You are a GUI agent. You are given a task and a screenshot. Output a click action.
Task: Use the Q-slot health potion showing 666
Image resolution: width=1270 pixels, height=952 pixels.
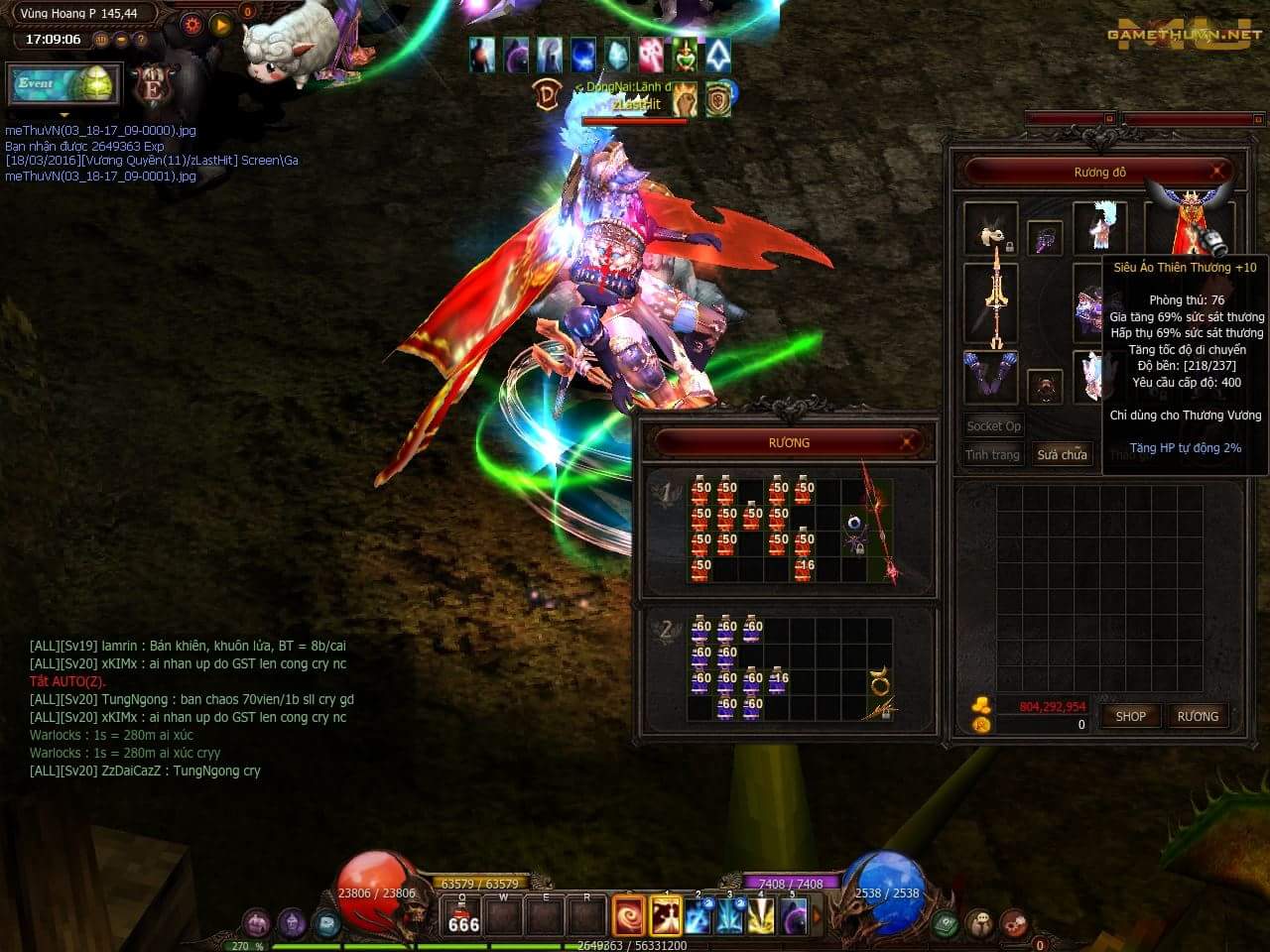[462, 916]
